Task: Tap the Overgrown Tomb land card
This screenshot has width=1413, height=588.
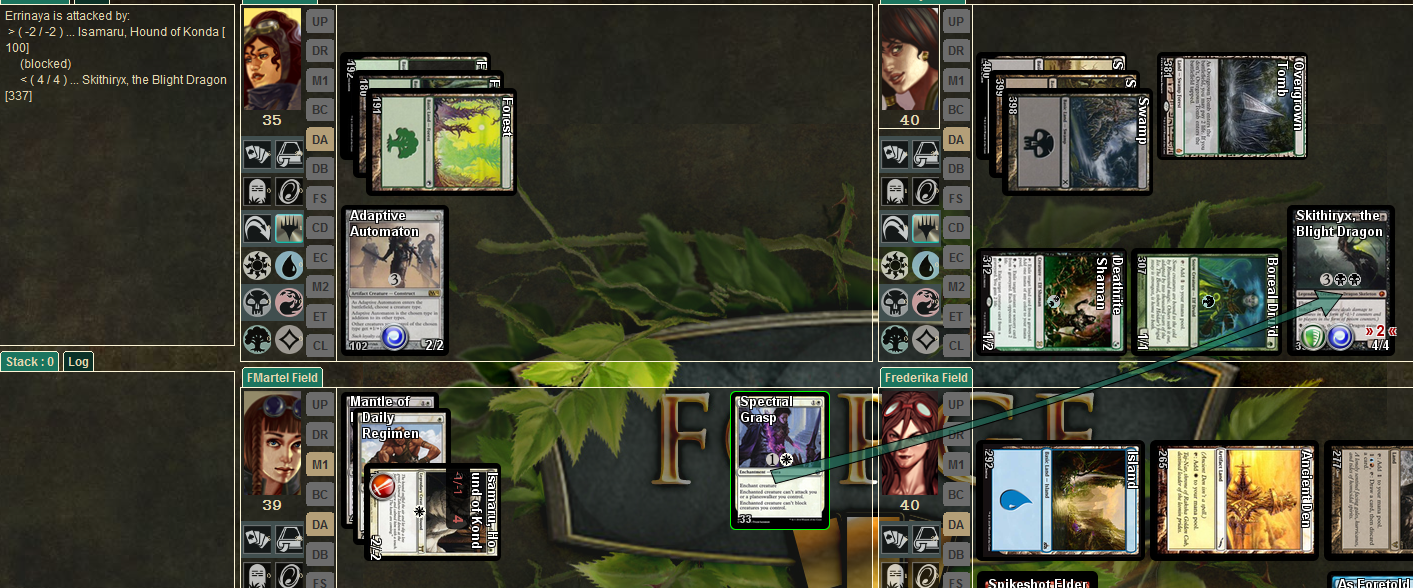Action: click(1231, 107)
